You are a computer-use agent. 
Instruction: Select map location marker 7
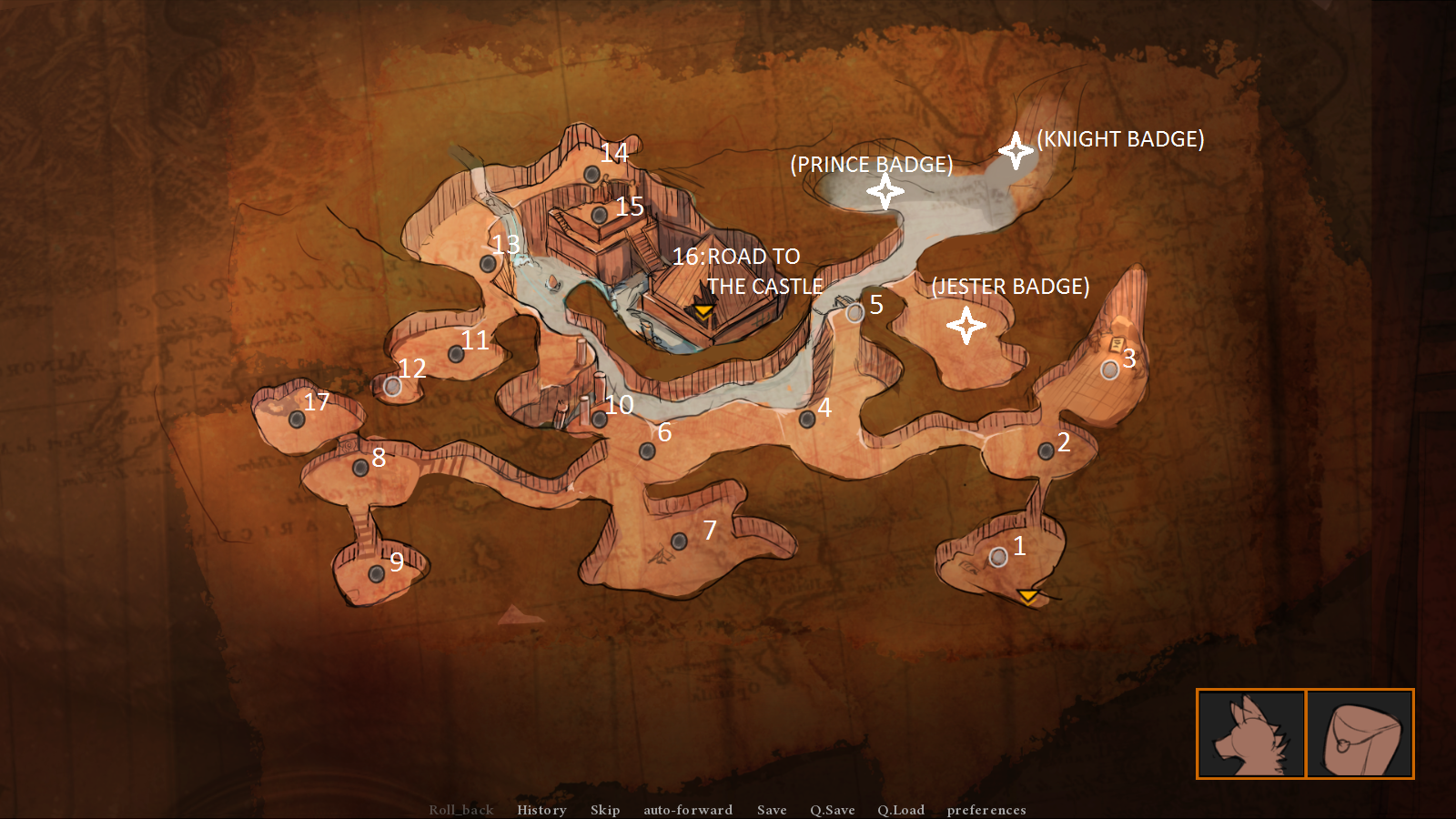(679, 541)
